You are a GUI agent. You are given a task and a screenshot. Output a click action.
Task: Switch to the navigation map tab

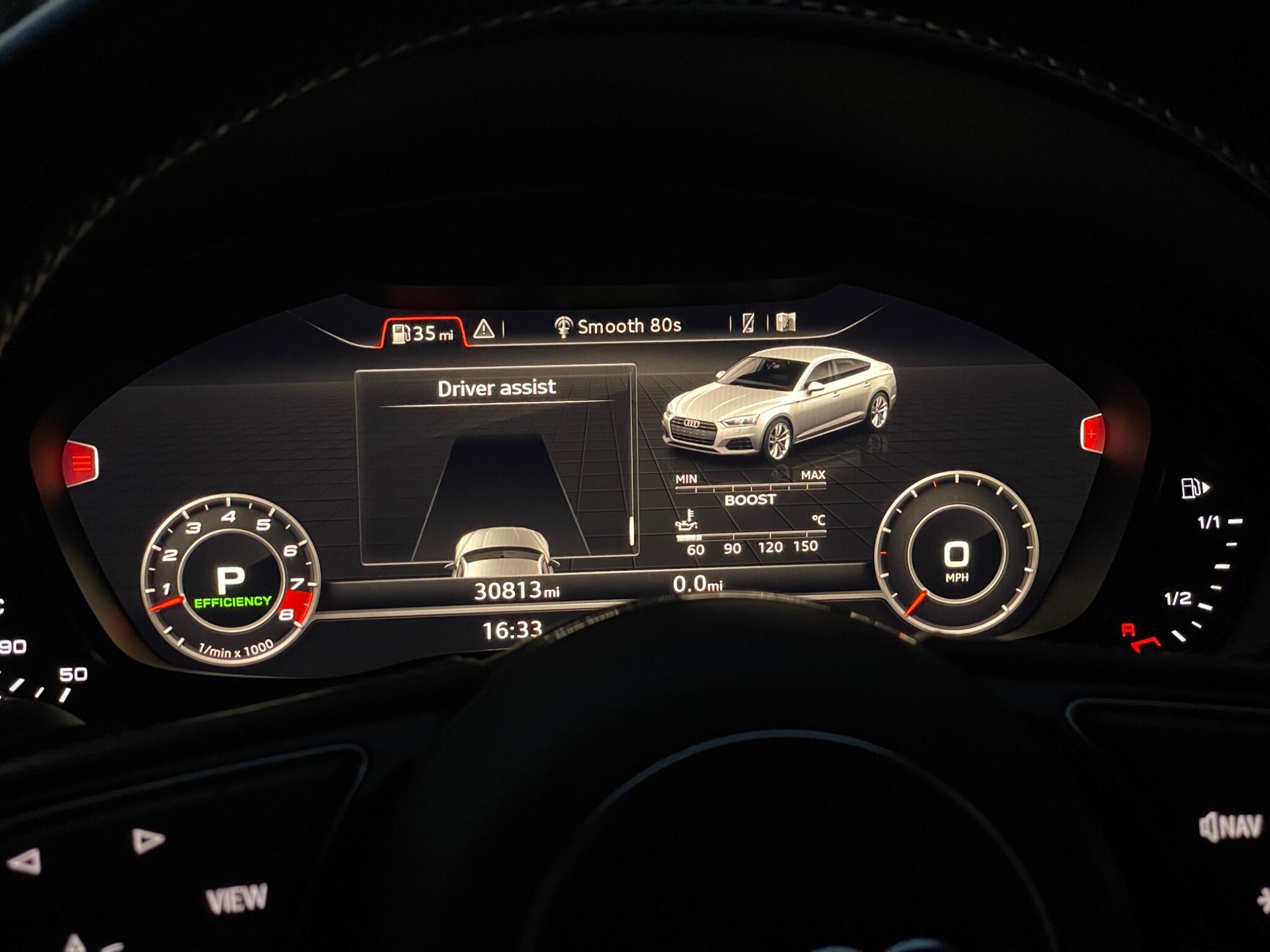point(786,322)
